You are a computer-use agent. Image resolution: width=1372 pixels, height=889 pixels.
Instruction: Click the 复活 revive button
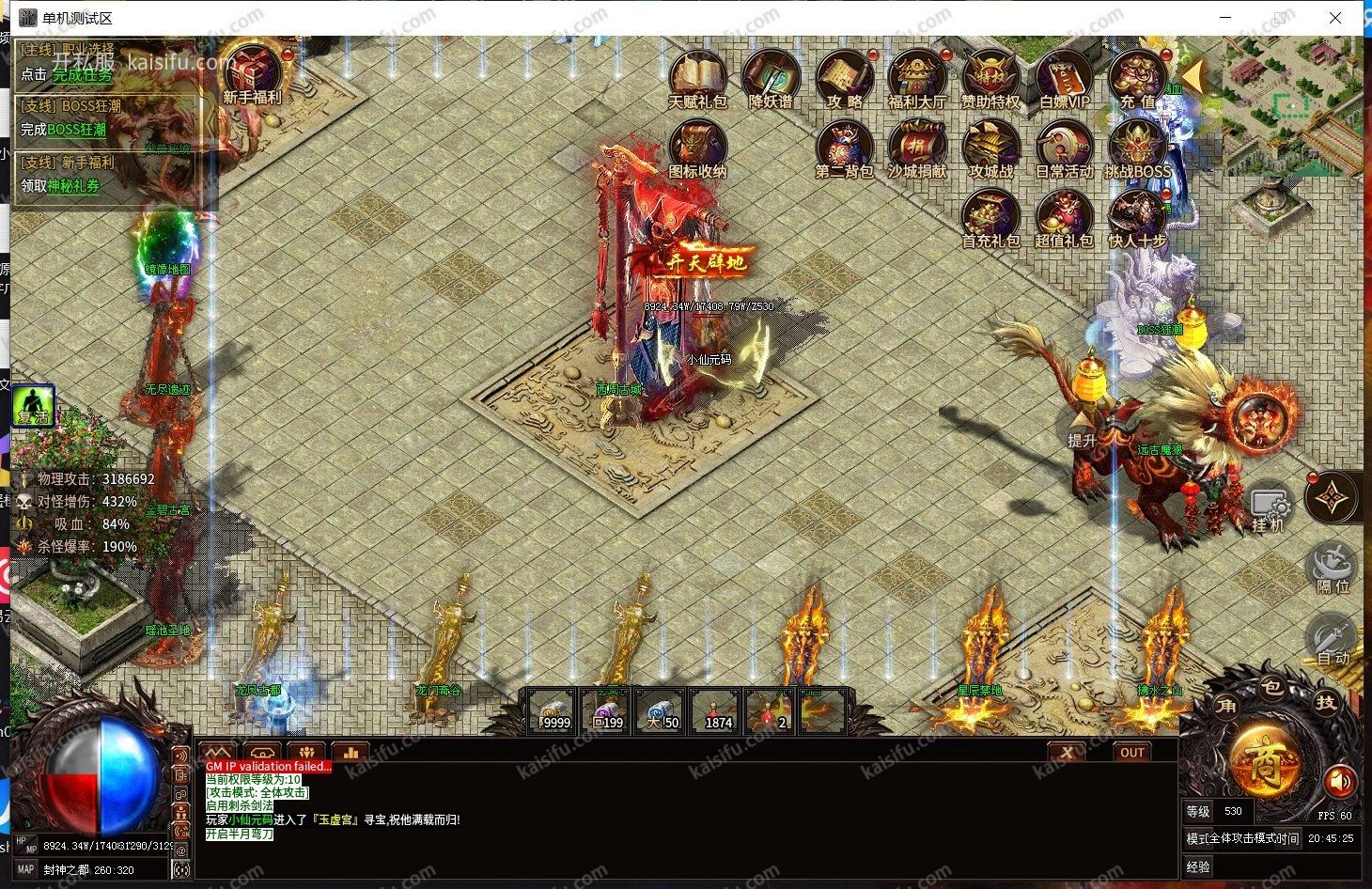point(33,405)
